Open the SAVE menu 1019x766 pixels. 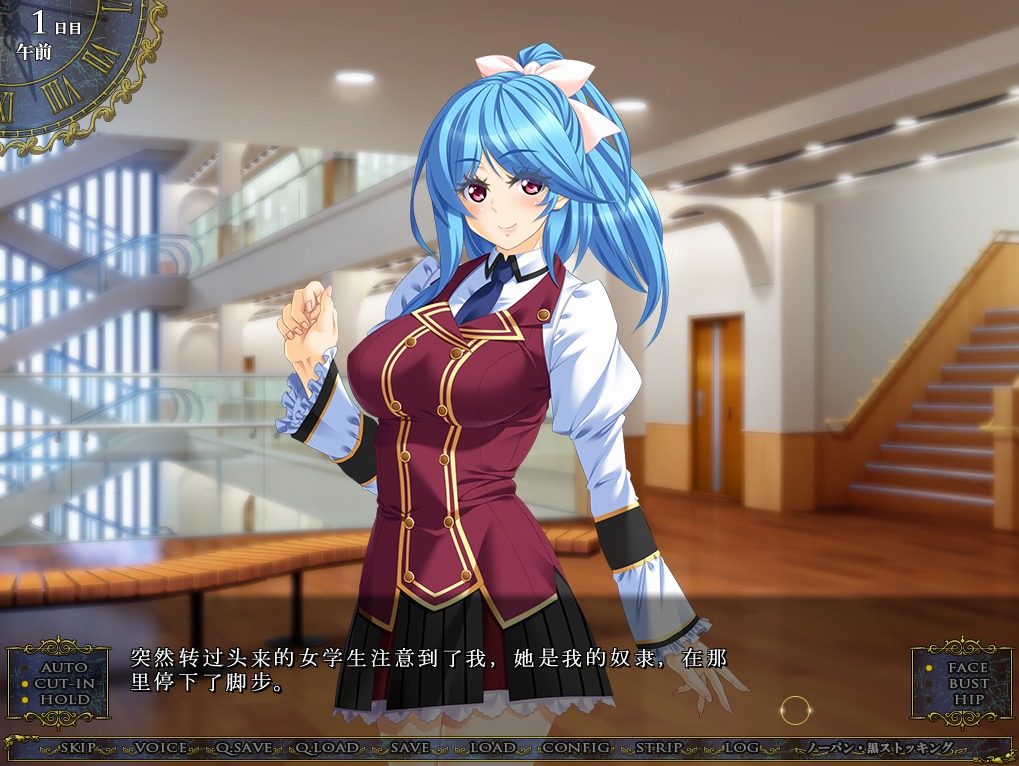[x=410, y=748]
